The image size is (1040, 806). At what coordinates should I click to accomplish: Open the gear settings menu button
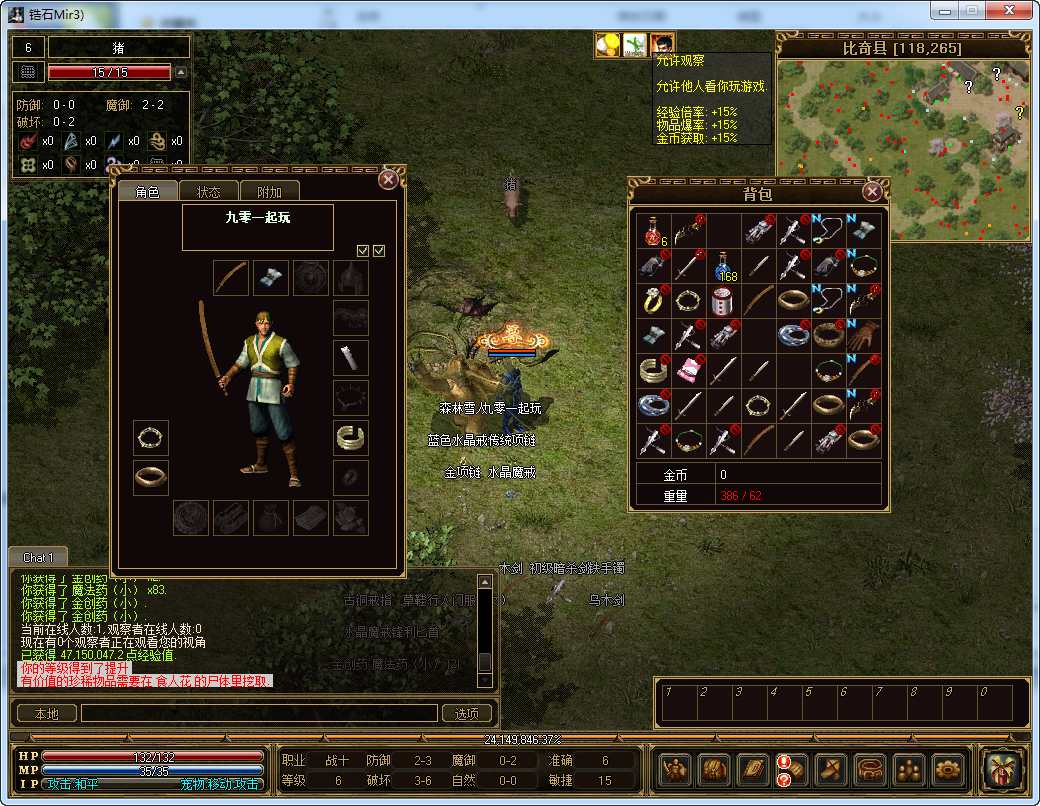point(949,769)
